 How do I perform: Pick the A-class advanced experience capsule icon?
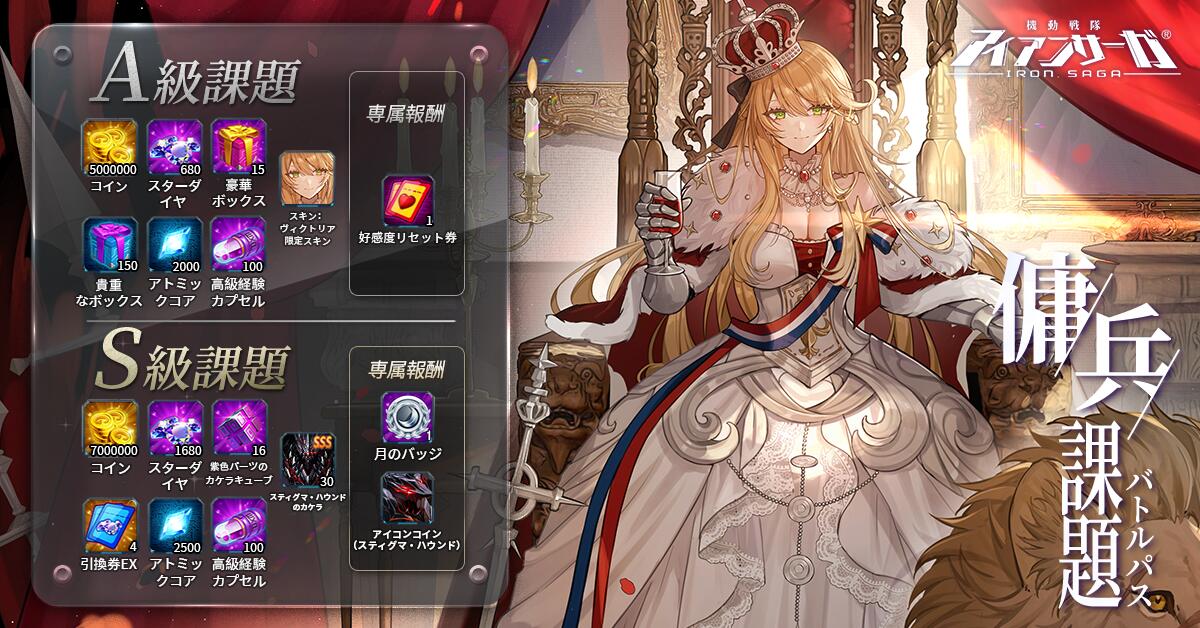pyautogui.click(x=239, y=243)
